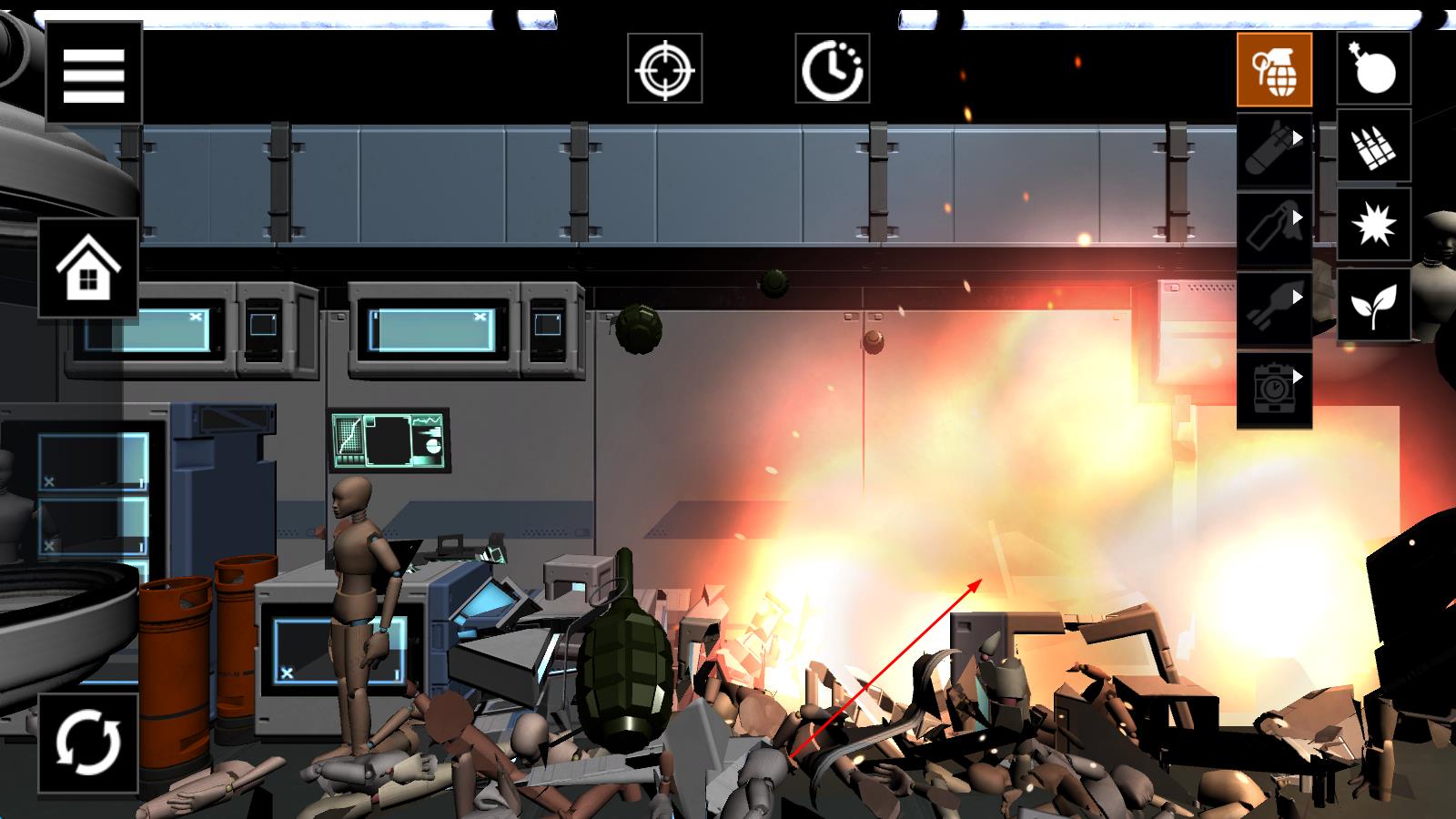Screen dimensions: 1456x819
Task: Toggle the clock timer button
Action: coord(832,68)
